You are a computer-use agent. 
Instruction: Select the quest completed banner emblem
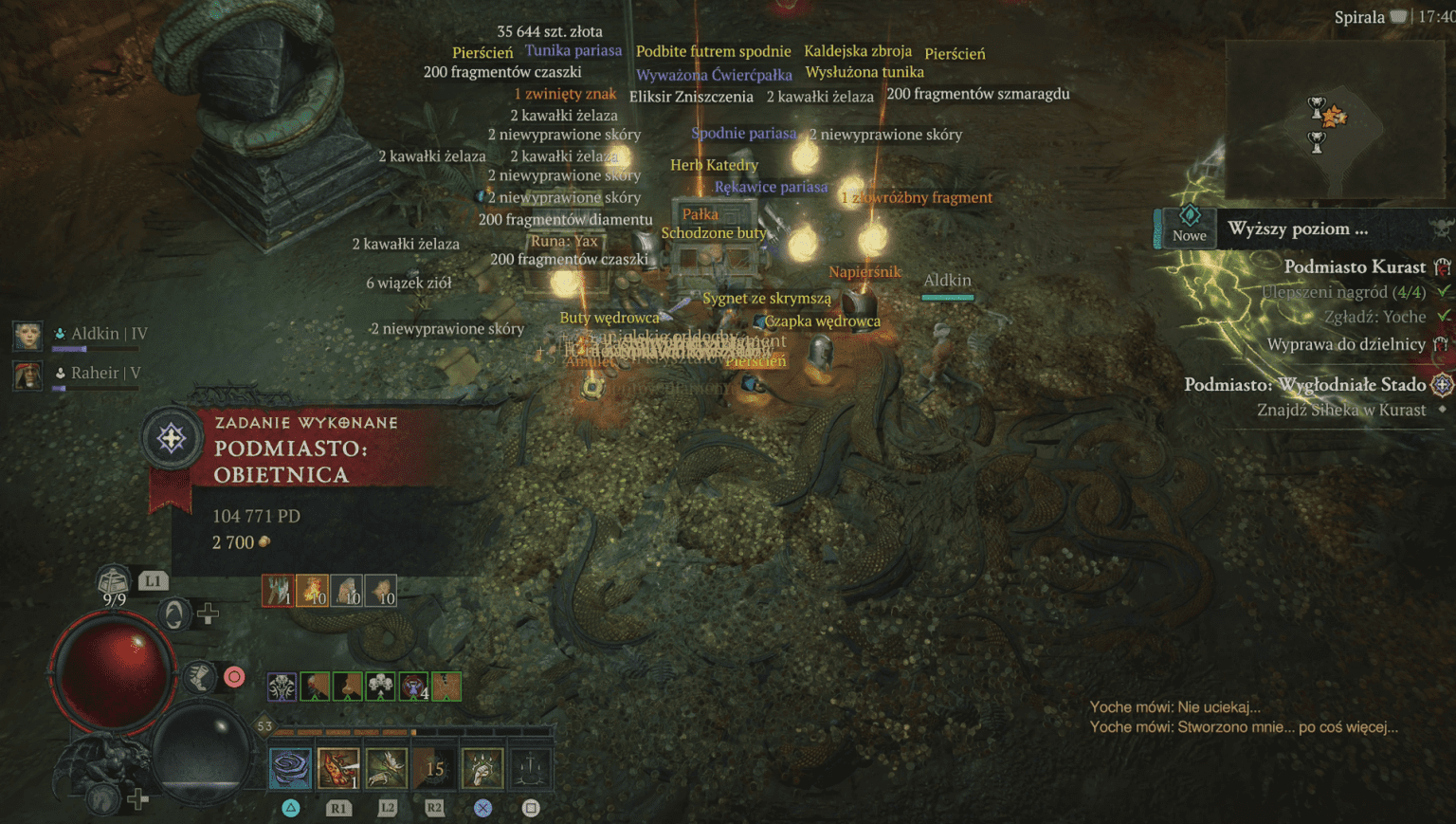172,439
